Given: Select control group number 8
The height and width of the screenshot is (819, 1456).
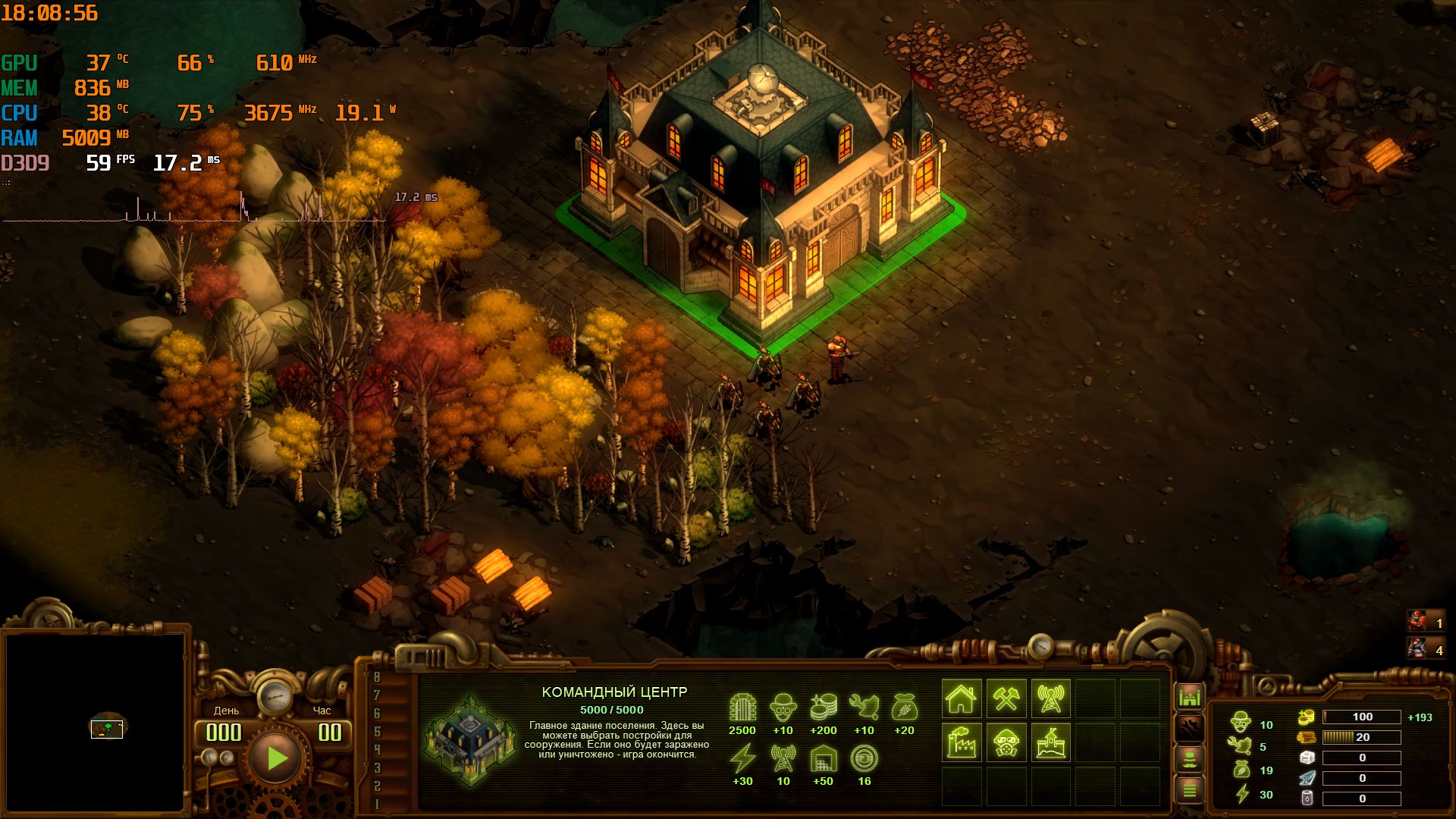Looking at the screenshot, I should pos(377,677).
